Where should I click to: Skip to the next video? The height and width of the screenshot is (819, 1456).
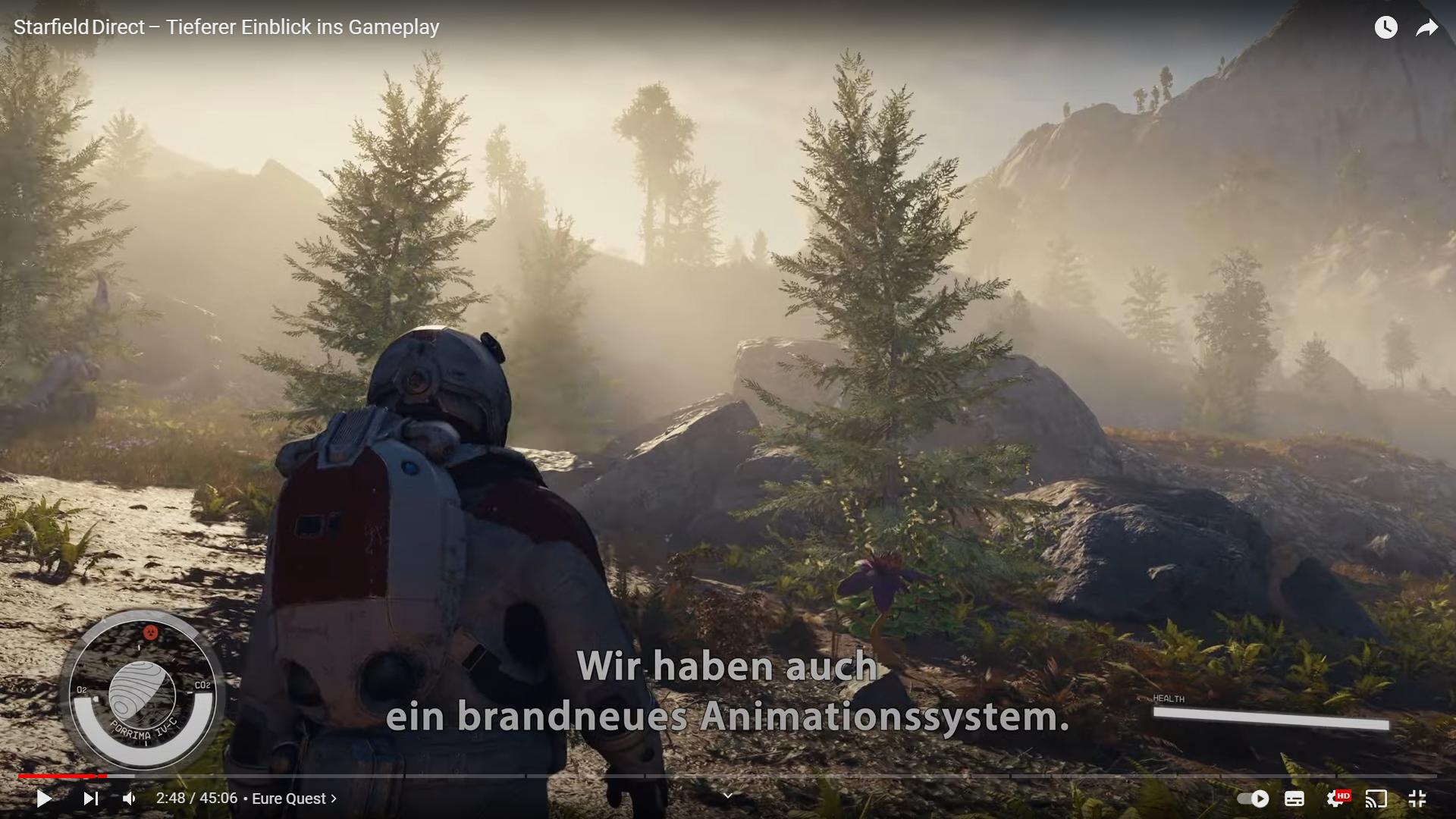coord(92,799)
